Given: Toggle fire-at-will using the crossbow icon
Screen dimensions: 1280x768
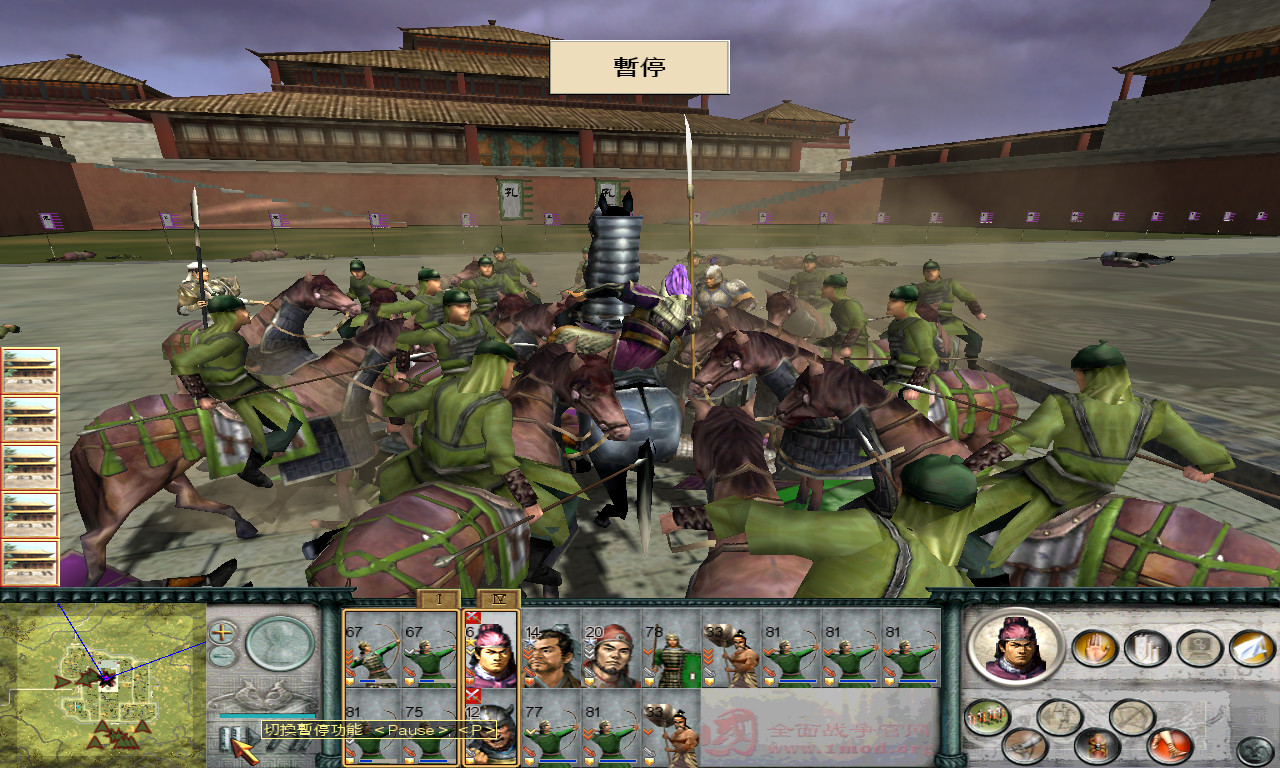Looking at the screenshot, I should (x=1132, y=716).
